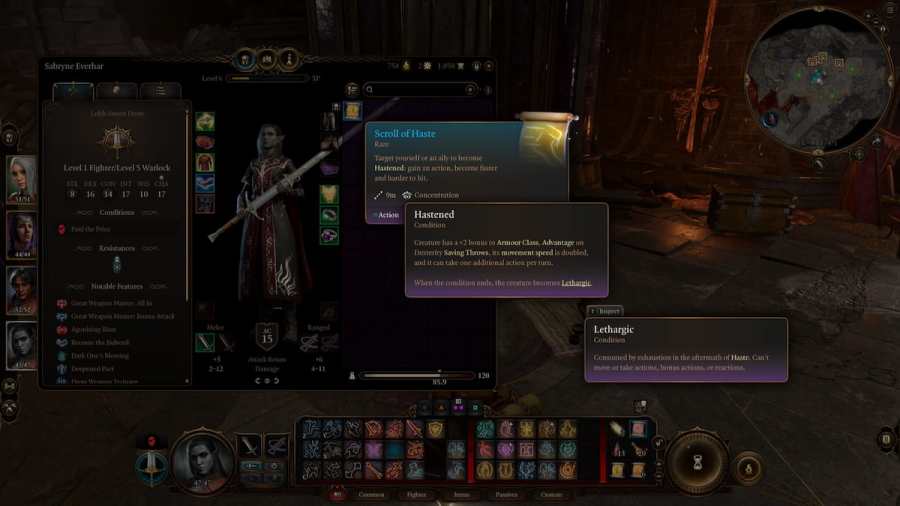Select the melee weapon slot below the character
The height and width of the screenshot is (506, 900).
pos(205,342)
